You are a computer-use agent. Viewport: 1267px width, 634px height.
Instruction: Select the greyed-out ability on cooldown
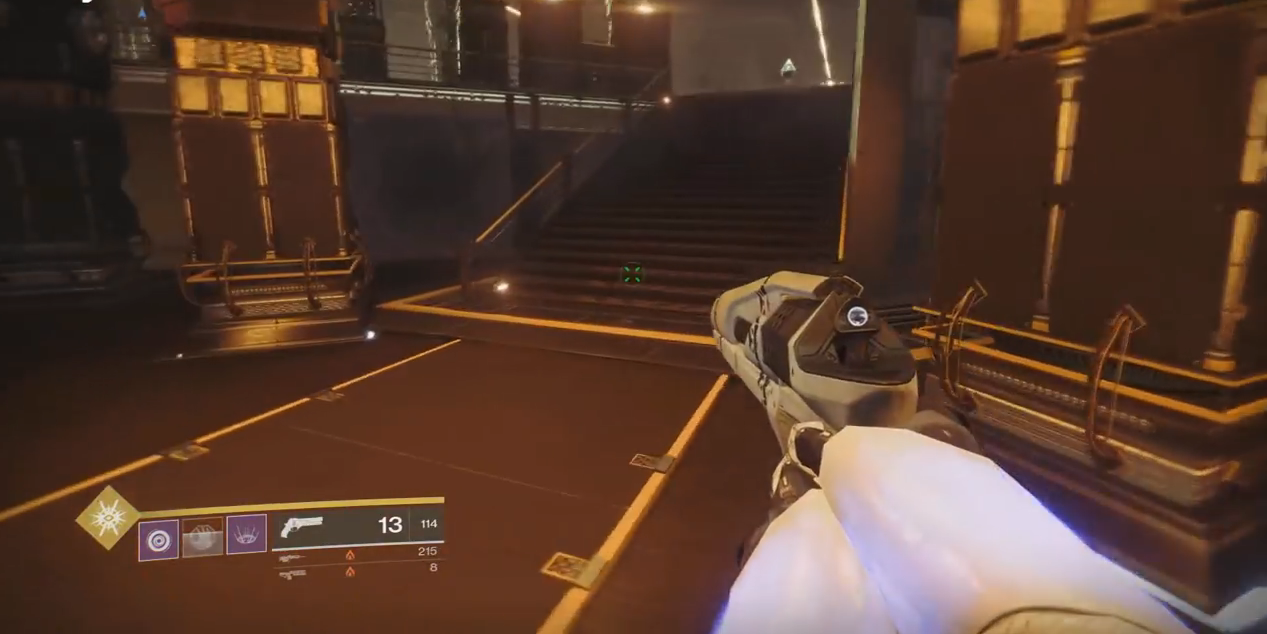tap(202, 537)
